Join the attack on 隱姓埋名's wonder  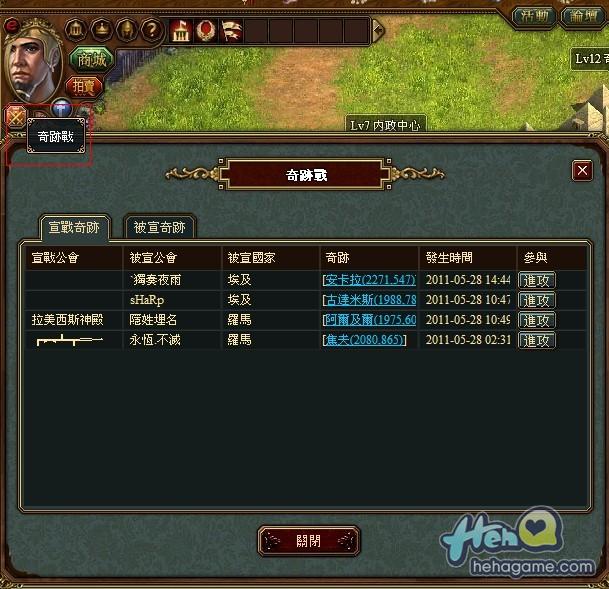pyautogui.click(x=537, y=320)
